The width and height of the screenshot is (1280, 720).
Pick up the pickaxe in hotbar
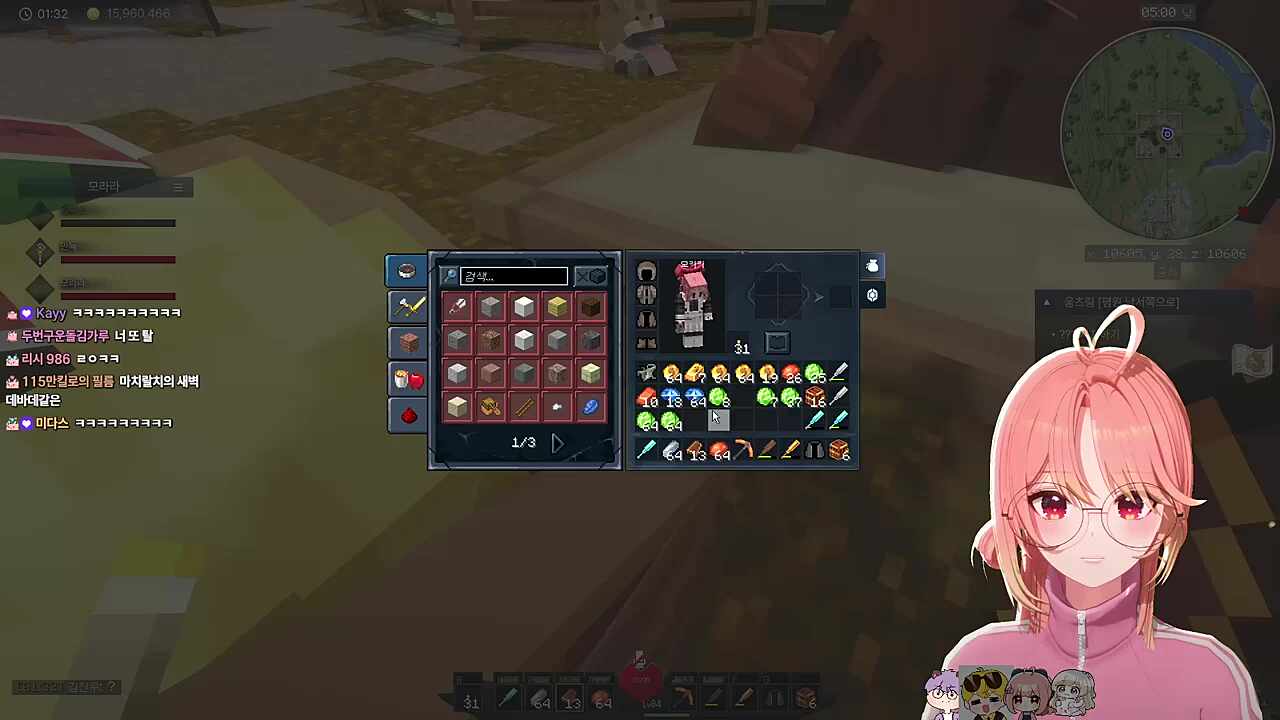click(742, 451)
